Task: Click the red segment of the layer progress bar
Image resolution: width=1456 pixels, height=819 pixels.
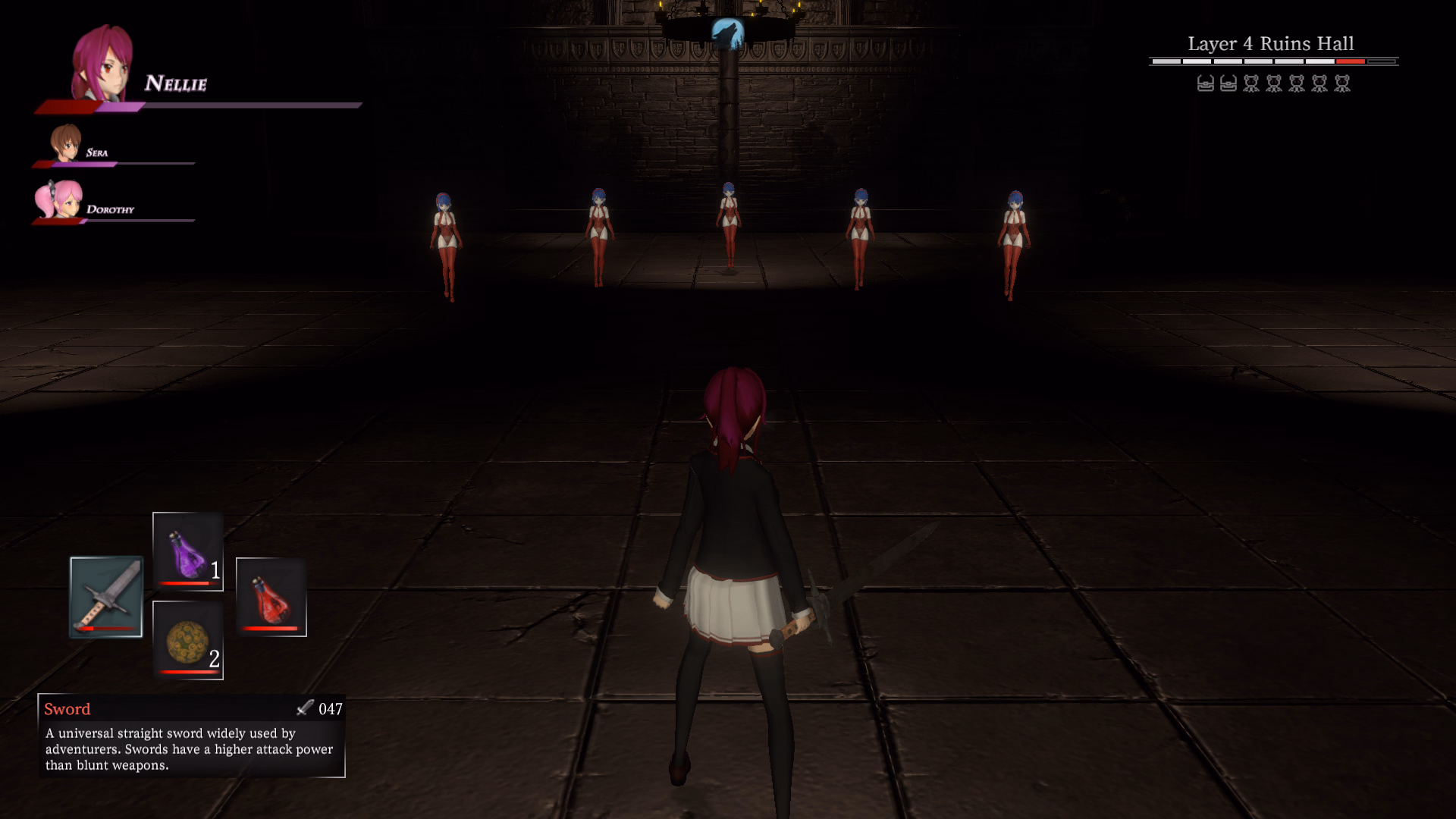Action: coord(1349,61)
